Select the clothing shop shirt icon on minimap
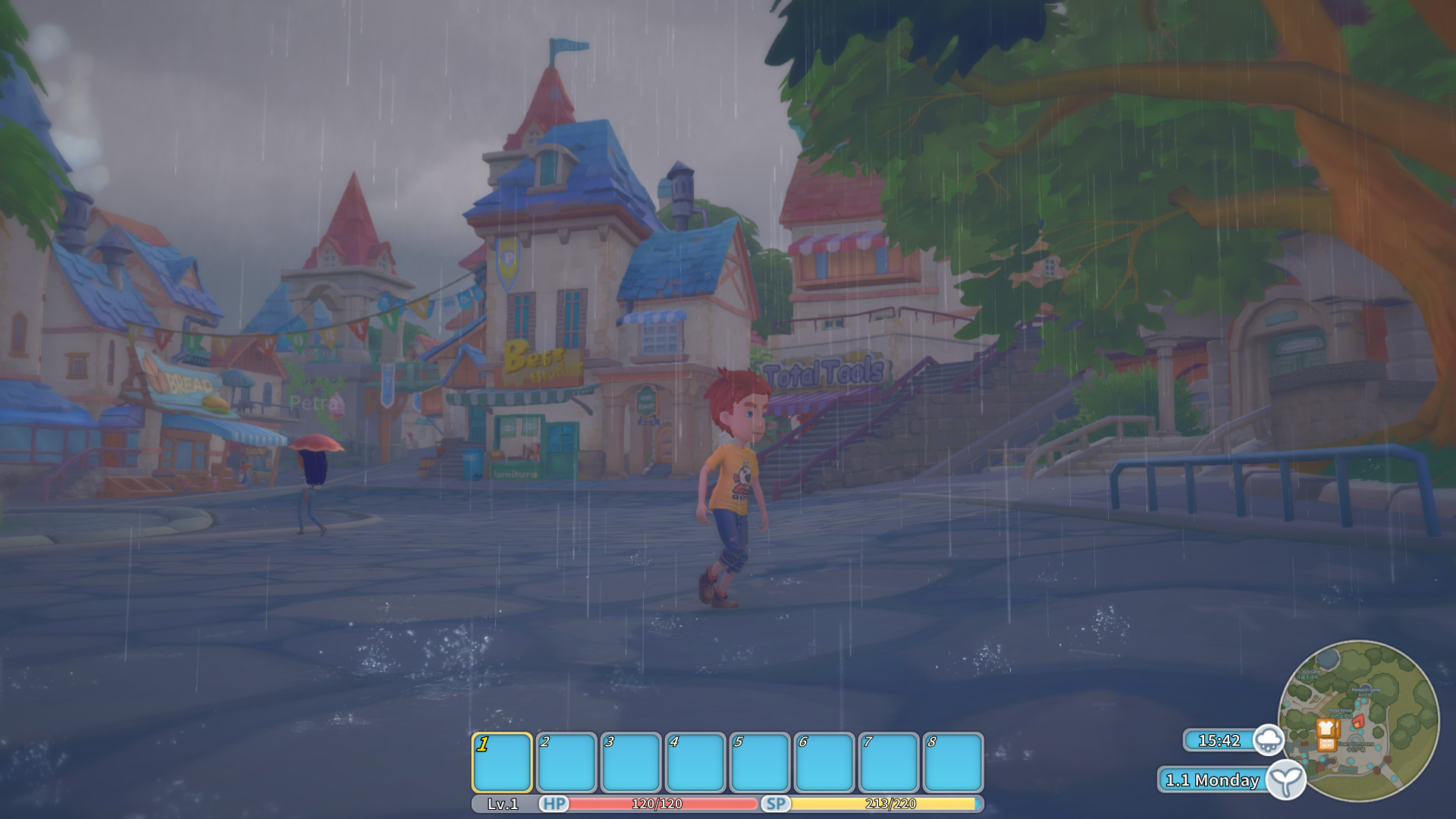This screenshot has width=1456, height=819. [x=1326, y=728]
